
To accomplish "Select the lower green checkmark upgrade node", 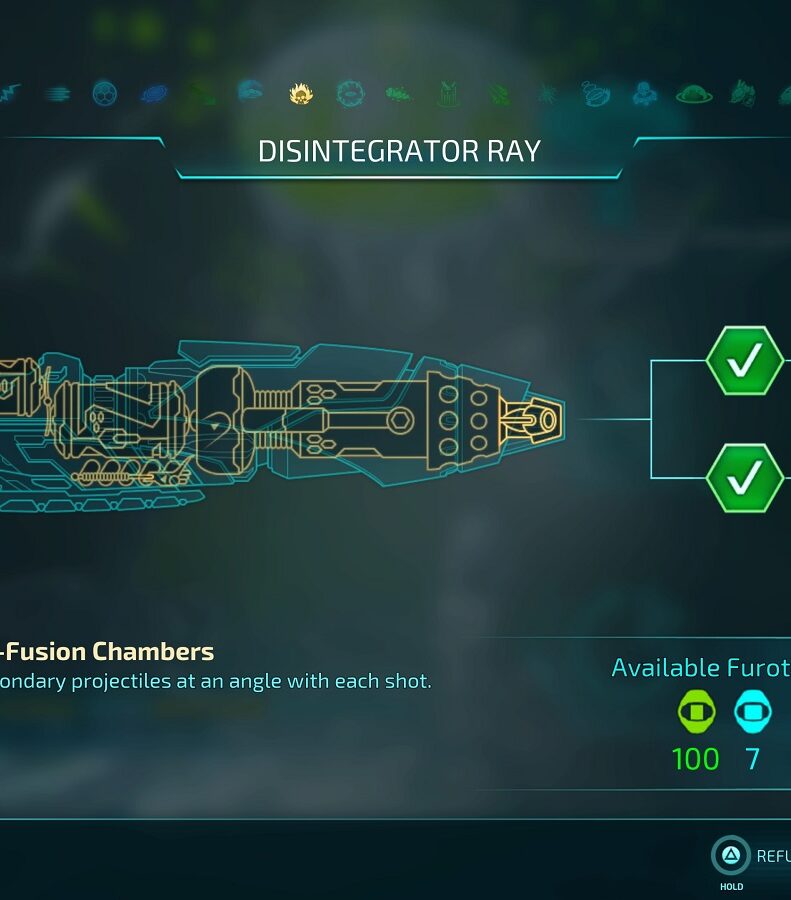I will (x=745, y=478).
